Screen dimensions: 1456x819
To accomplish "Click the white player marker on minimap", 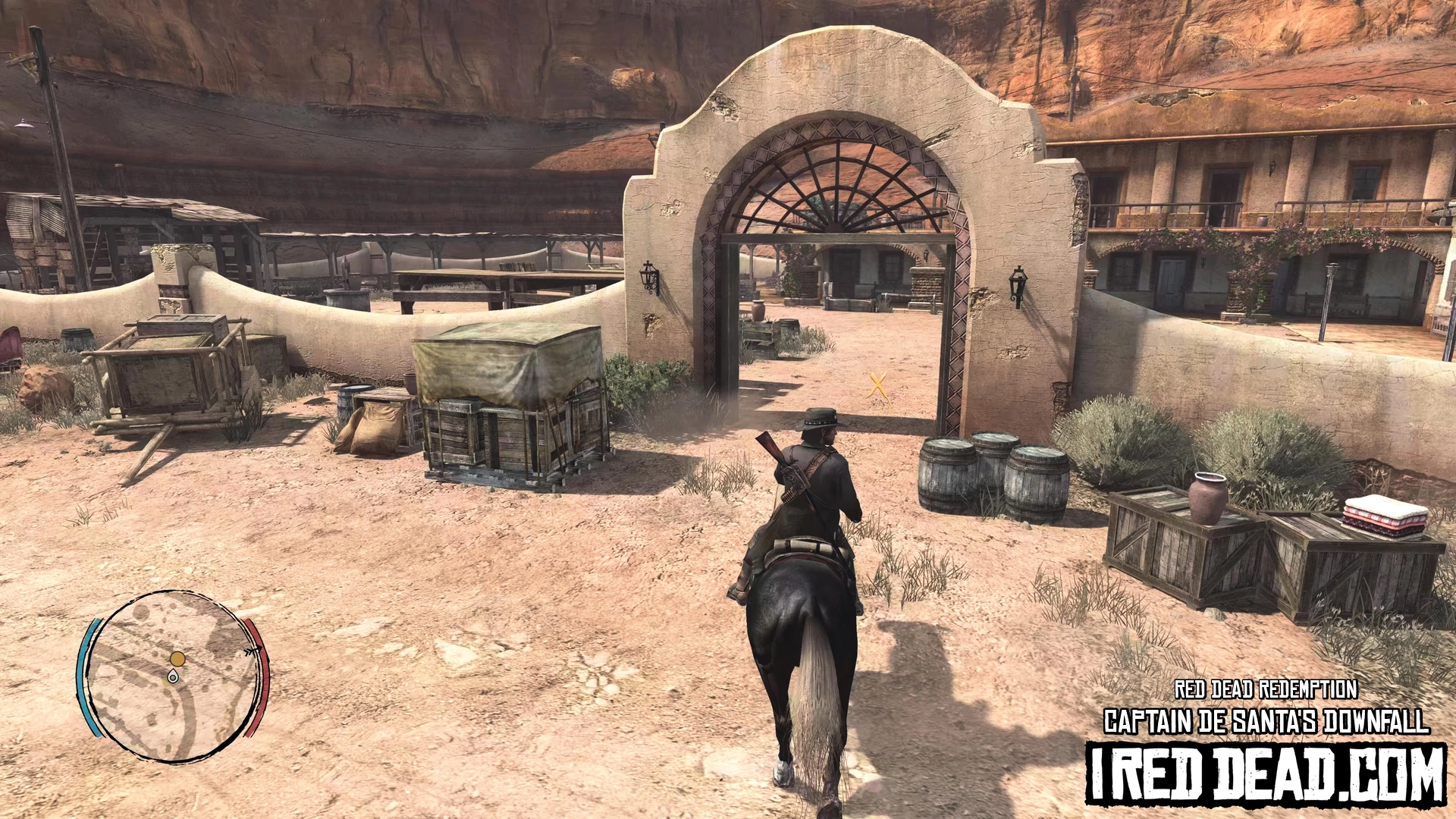I will [x=174, y=676].
